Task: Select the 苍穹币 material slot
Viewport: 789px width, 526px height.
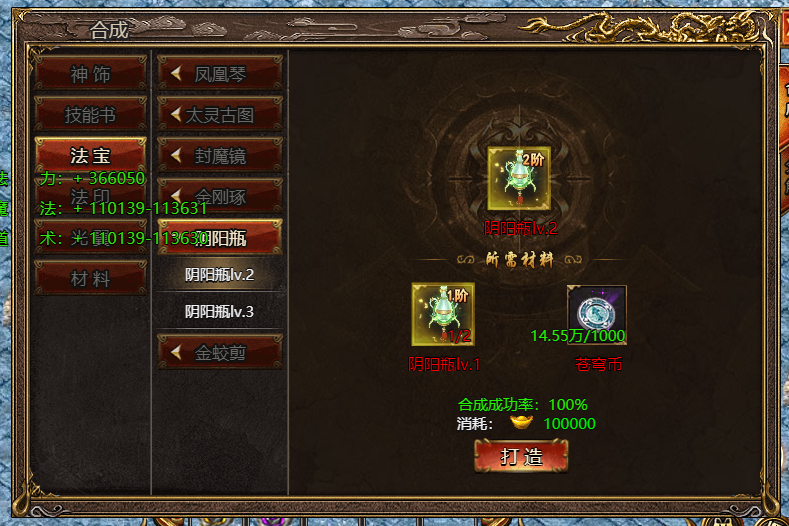Action: [597, 313]
